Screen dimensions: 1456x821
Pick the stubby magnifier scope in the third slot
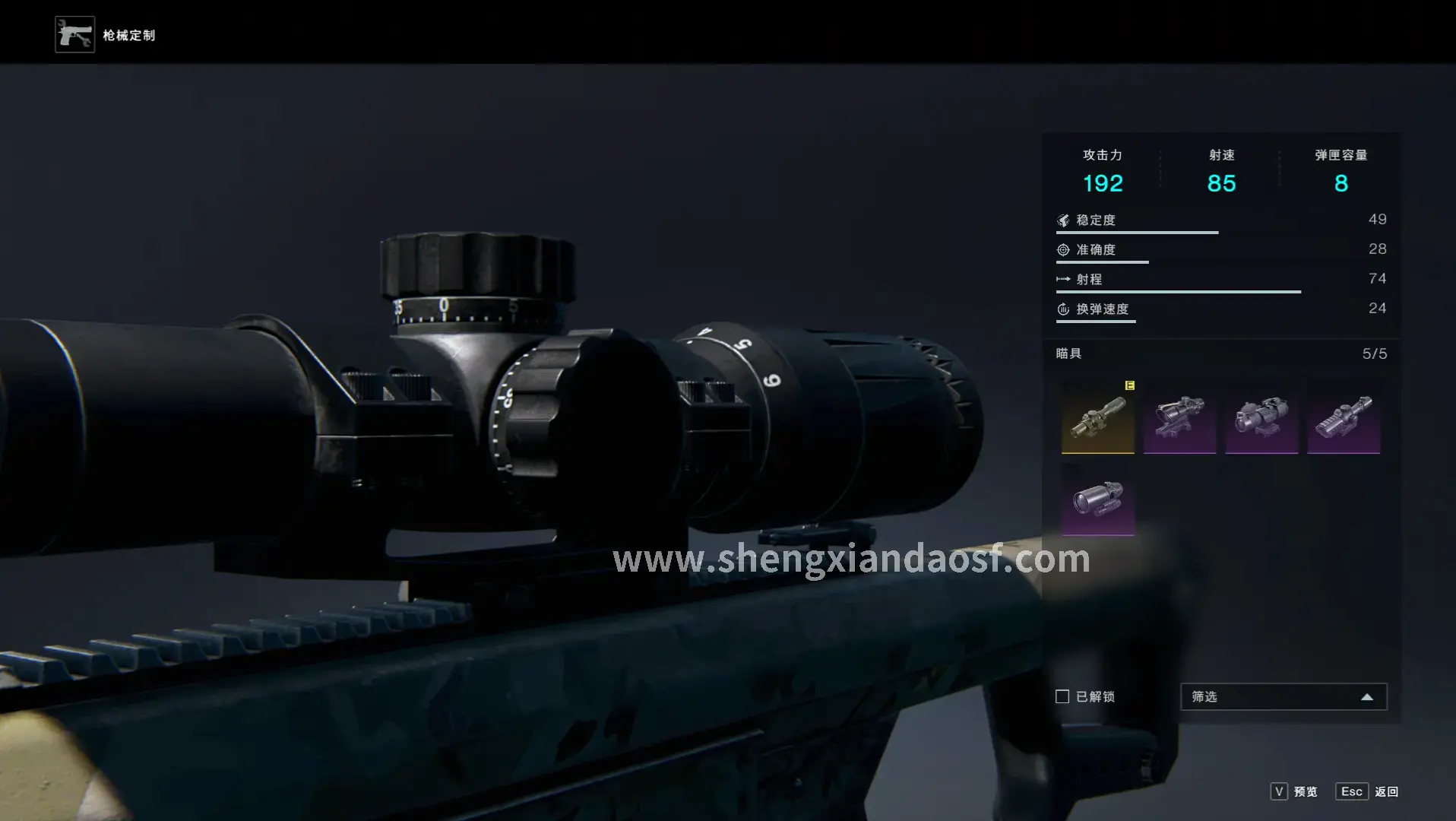(1261, 417)
